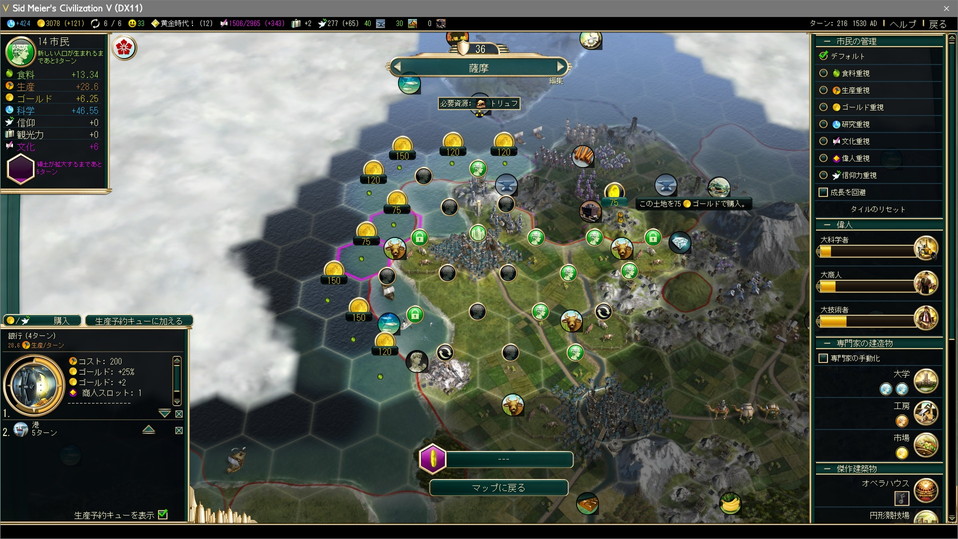Go to the next city with right arrow
Image resolution: width=958 pixels, height=539 pixels.
563,67
